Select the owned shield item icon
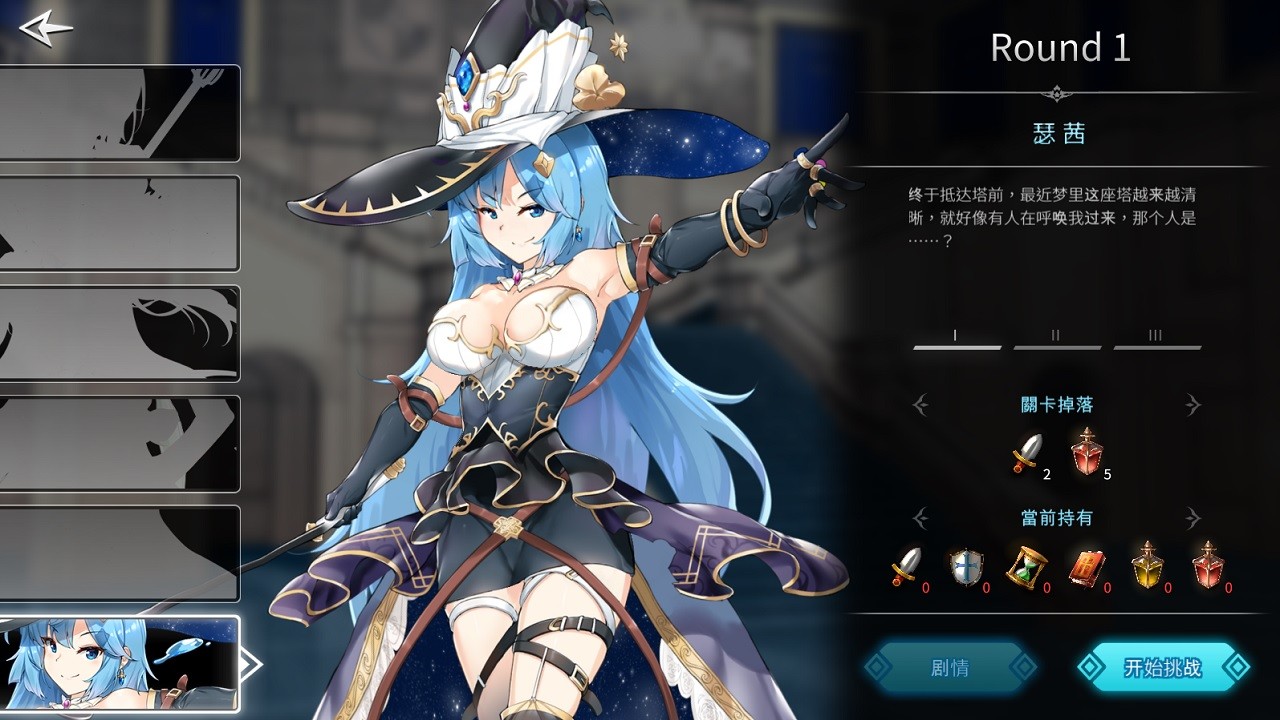 click(x=966, y=567)
